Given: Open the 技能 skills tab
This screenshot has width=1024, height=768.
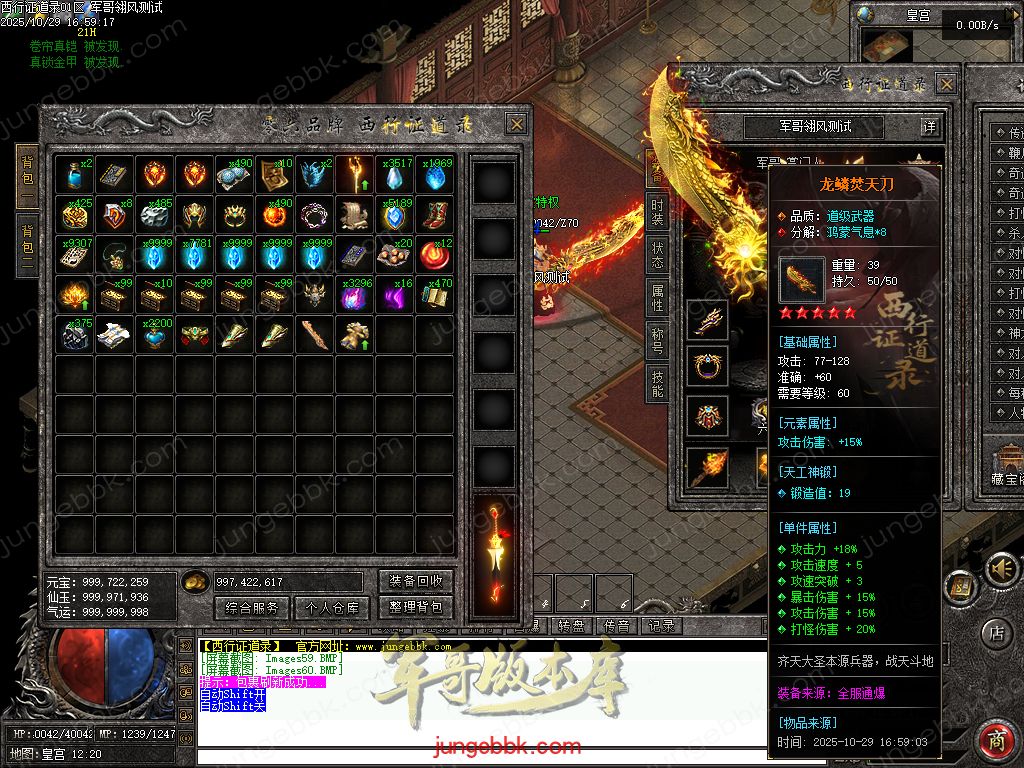Looking at the screenshot, I should coord(657,381).
